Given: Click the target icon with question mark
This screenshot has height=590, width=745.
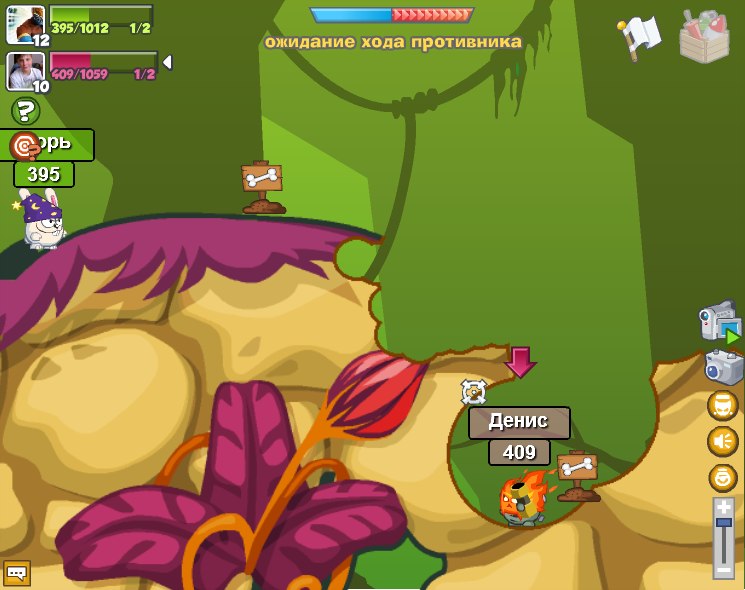Looking at the screenshot, I should (x=24, y=146).
